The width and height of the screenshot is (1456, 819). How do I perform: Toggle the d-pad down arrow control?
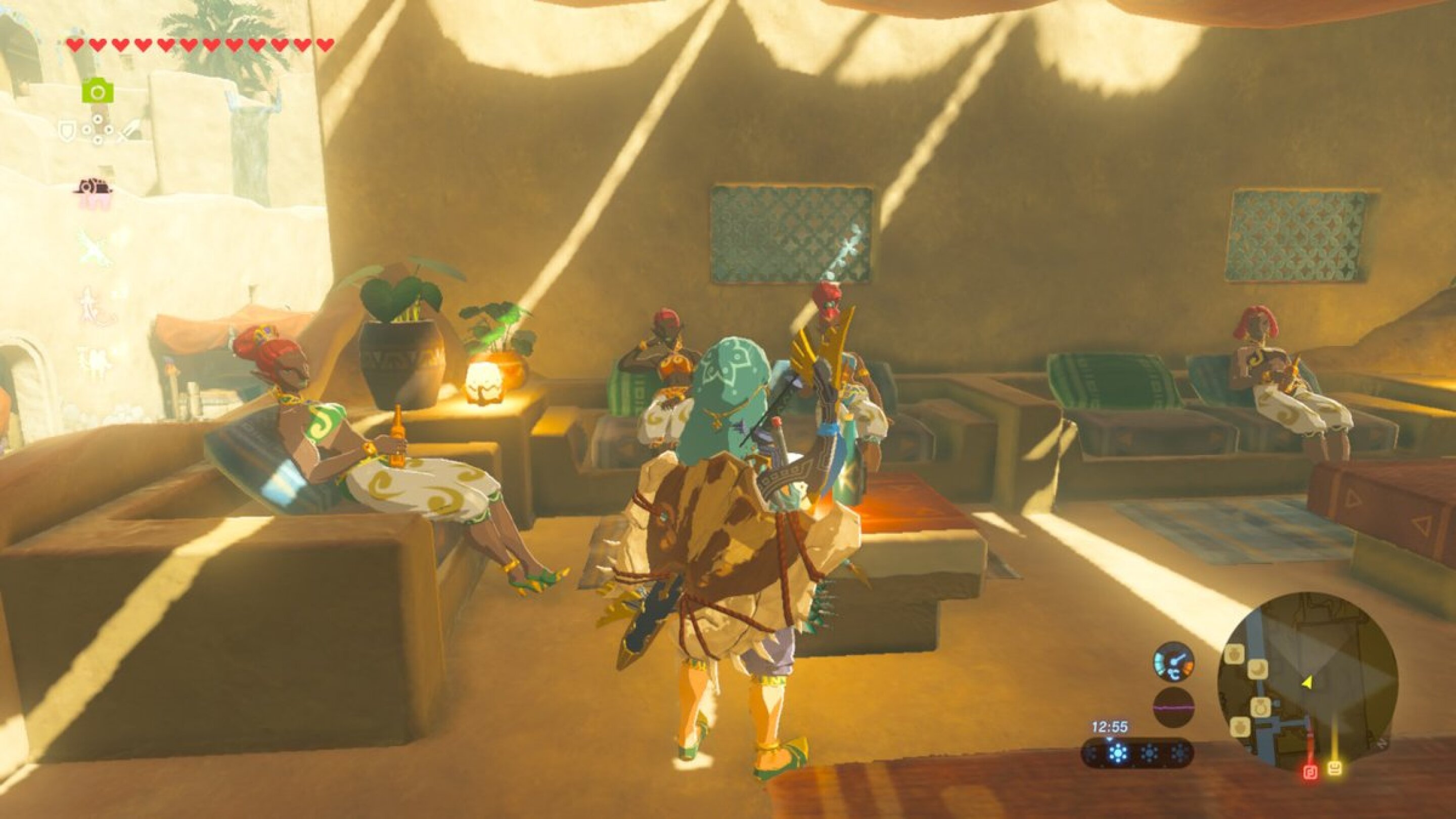(x=99, y=139)
